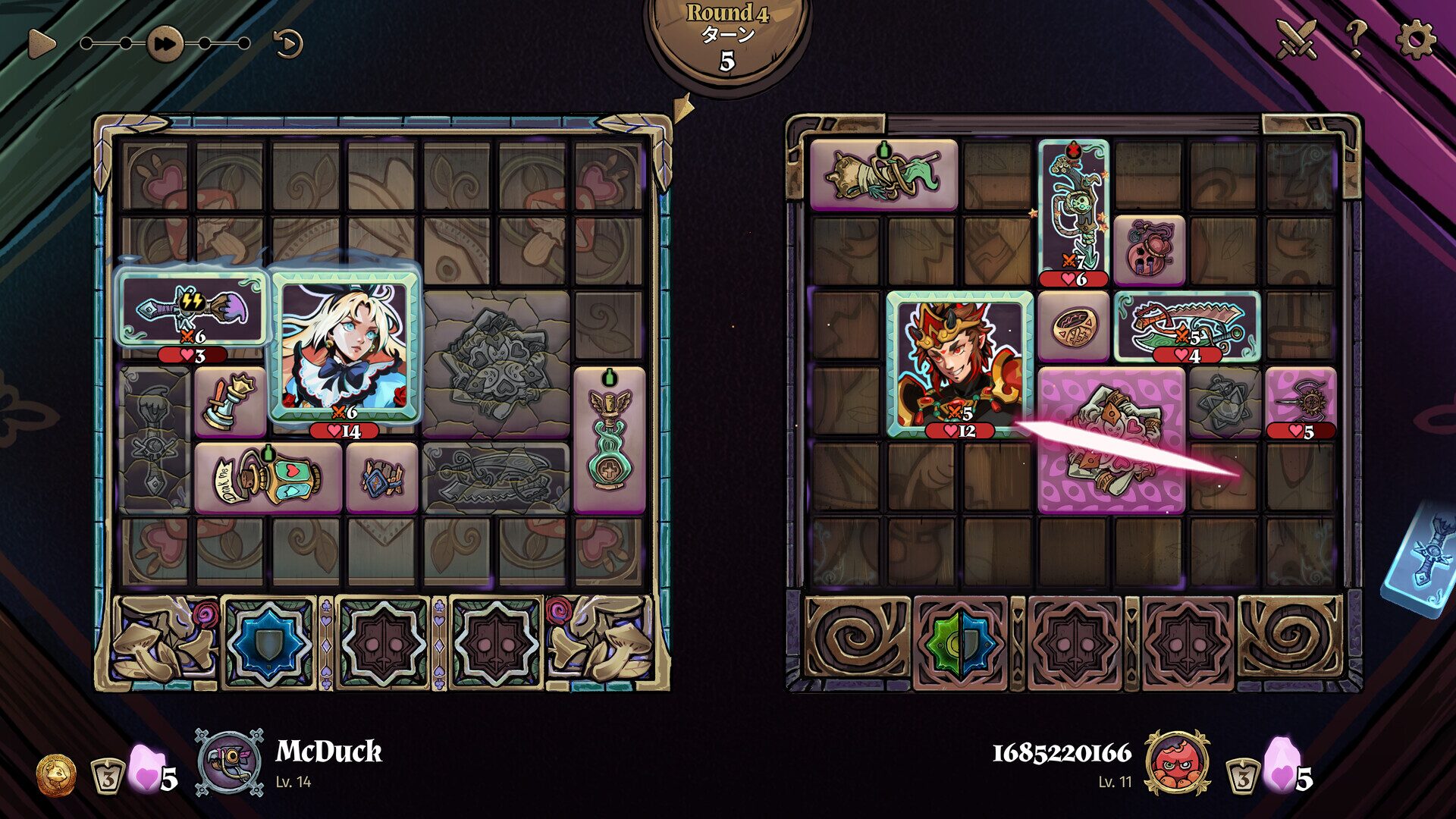Open the crossed swords battle menu
1456x819 pixels.
click(1298, 38)
